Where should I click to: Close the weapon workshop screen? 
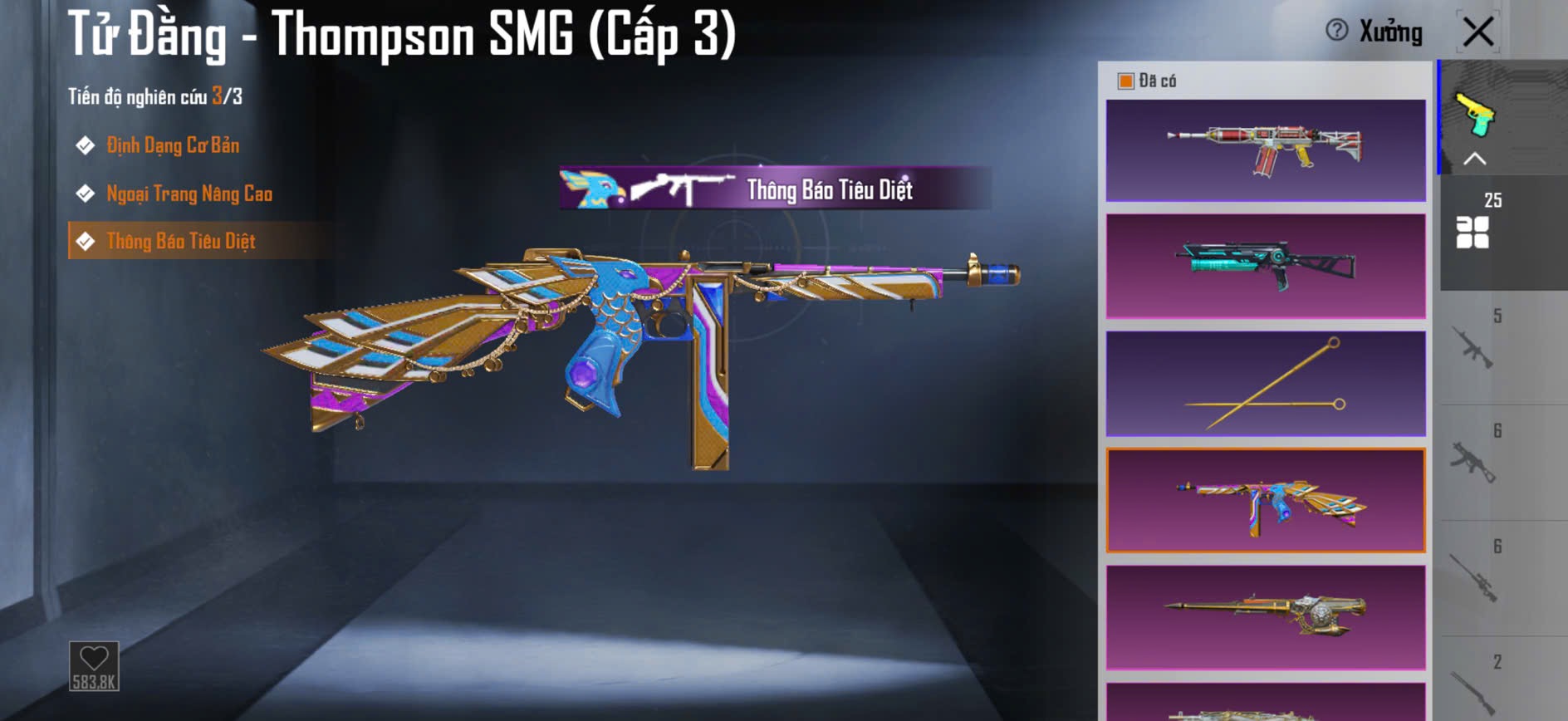1478,33
